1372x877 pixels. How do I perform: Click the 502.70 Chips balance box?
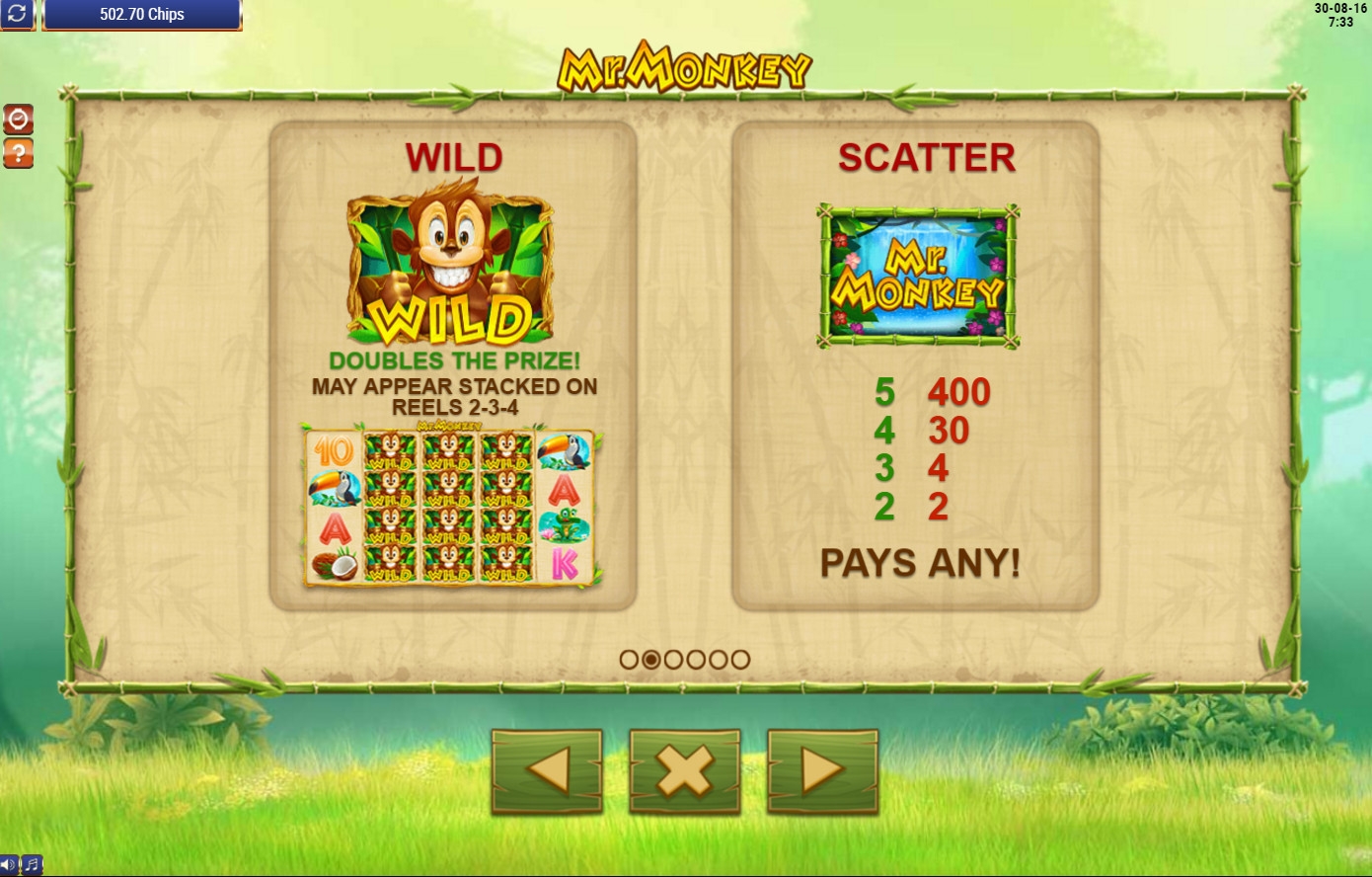pyautogui.click(x=142, y=15)
